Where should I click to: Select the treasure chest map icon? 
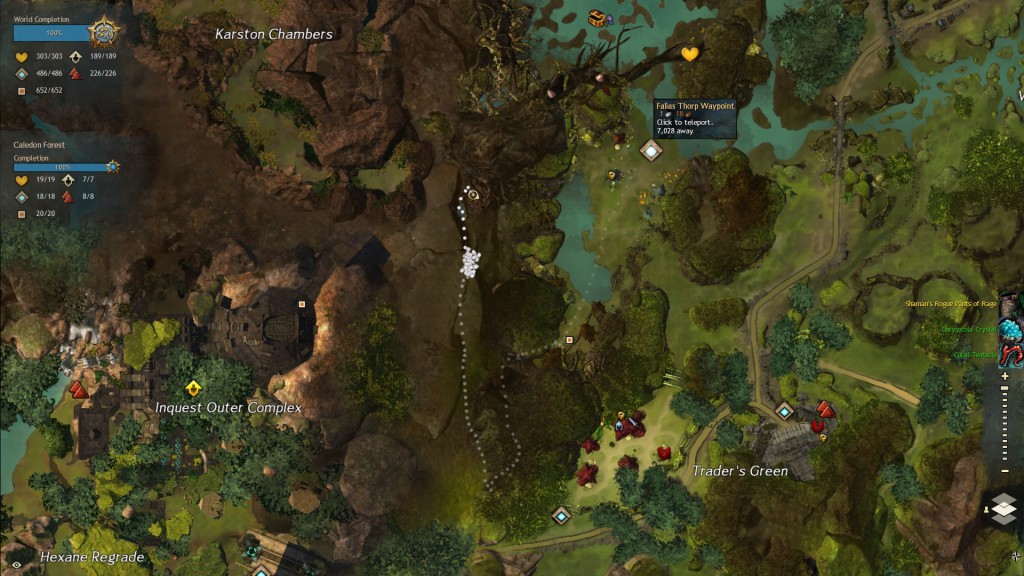pyautogui.click(x=599, y=17)
